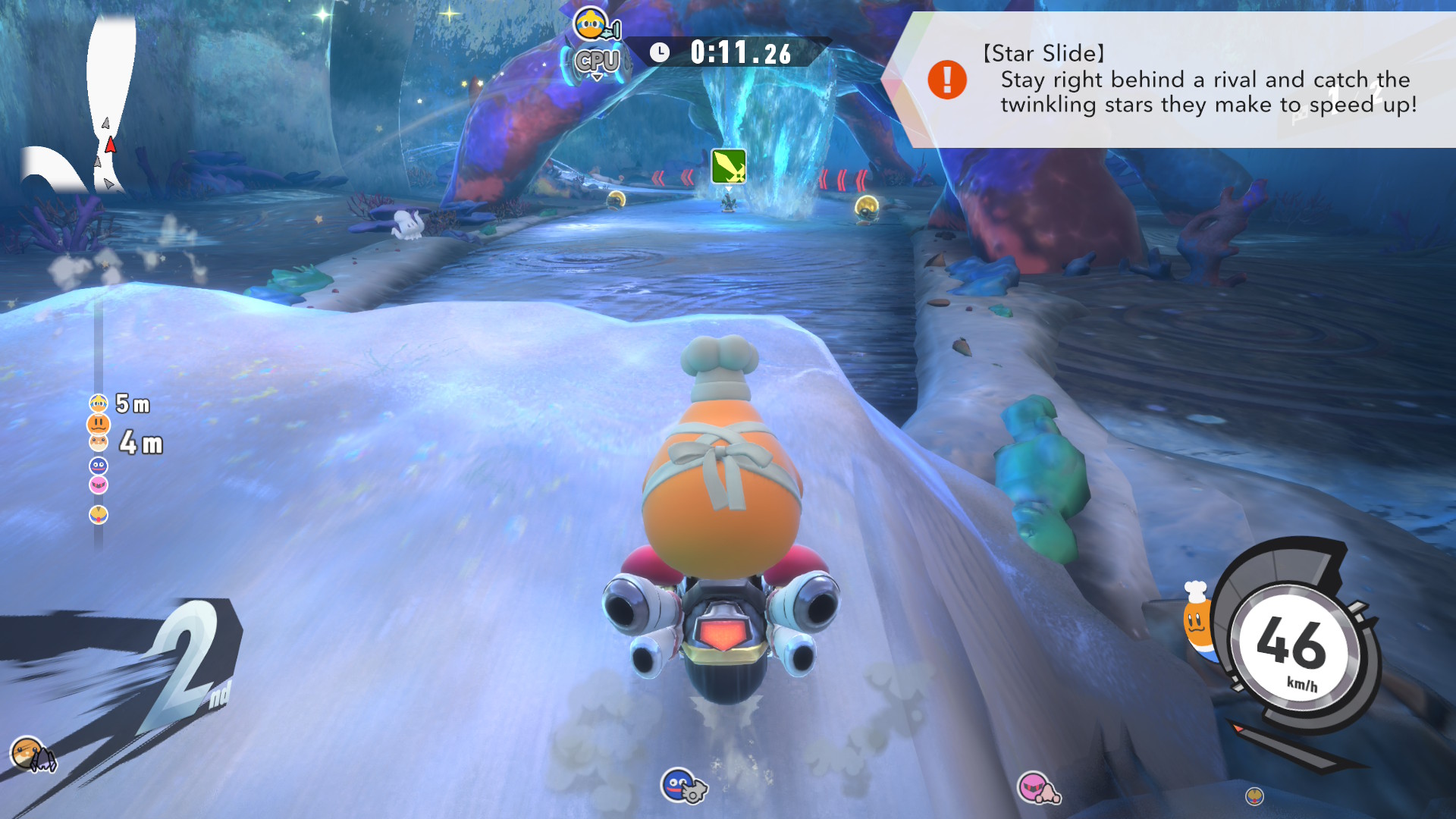Viewport: 1456px width, 819px height.
Task: Click the red exclamation alert icon
Action: click(x=947, y=80)
